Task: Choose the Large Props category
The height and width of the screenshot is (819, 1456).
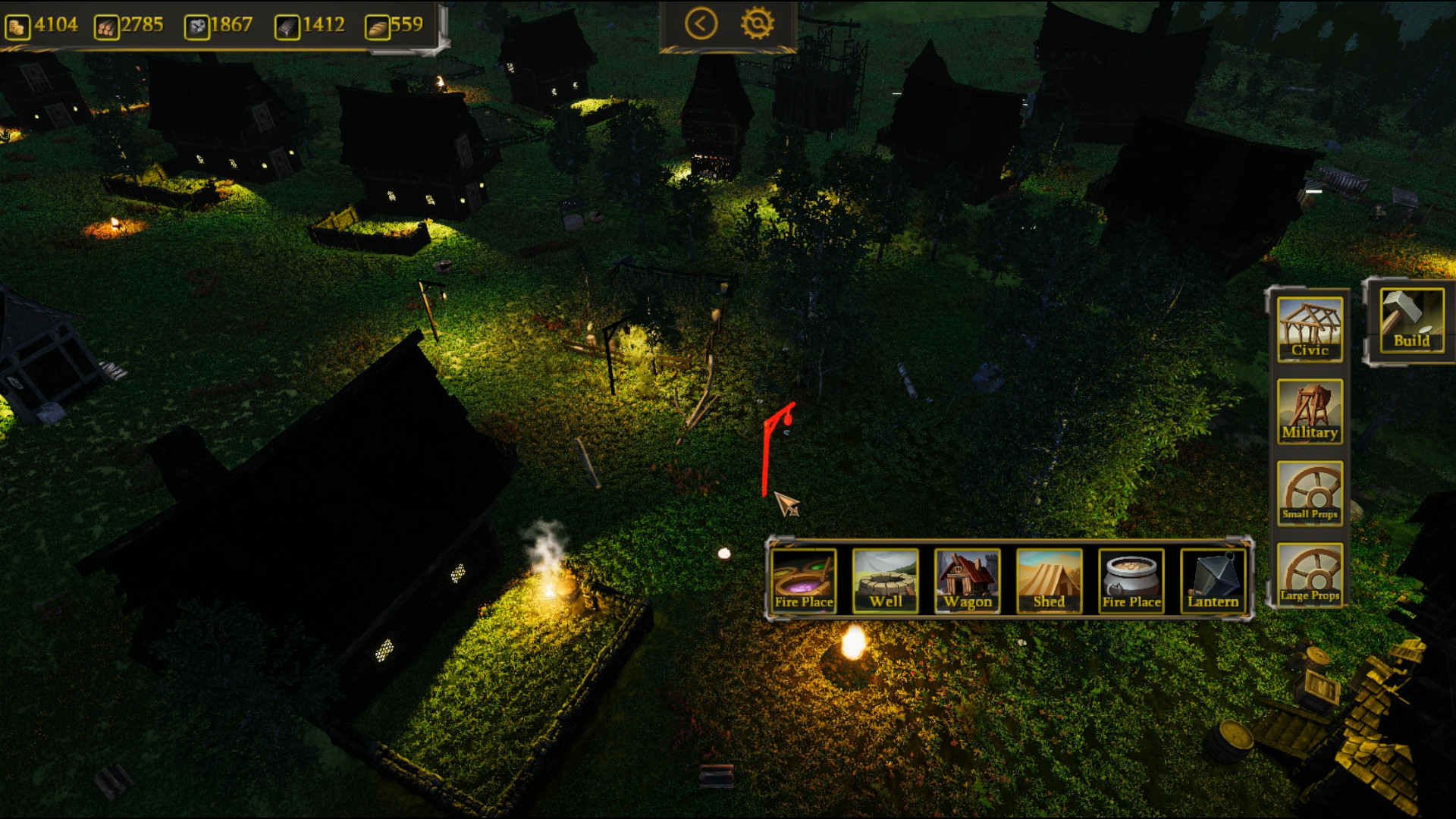Action: click(x=1310, y=576)
